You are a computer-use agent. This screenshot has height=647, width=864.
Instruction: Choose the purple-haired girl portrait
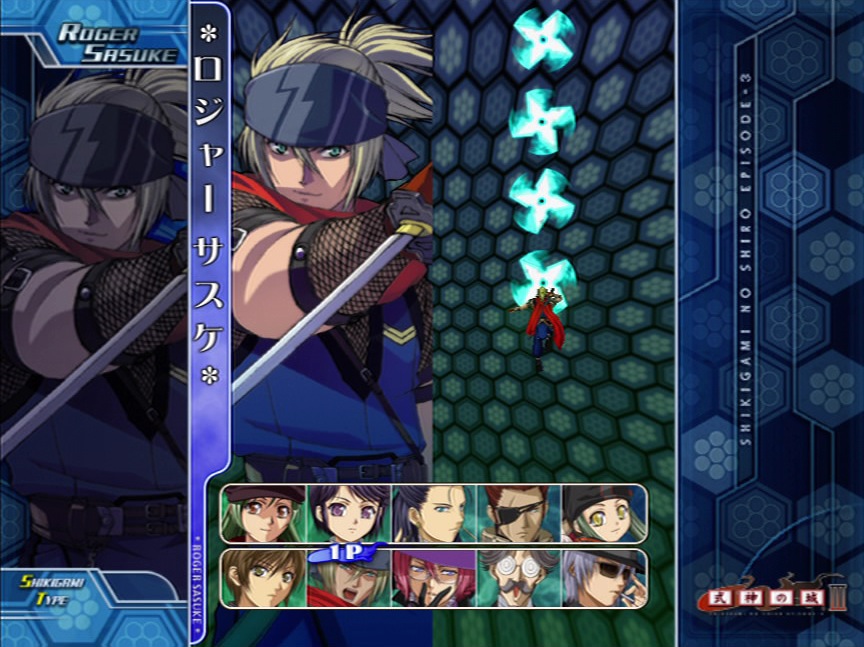(349, 513)
